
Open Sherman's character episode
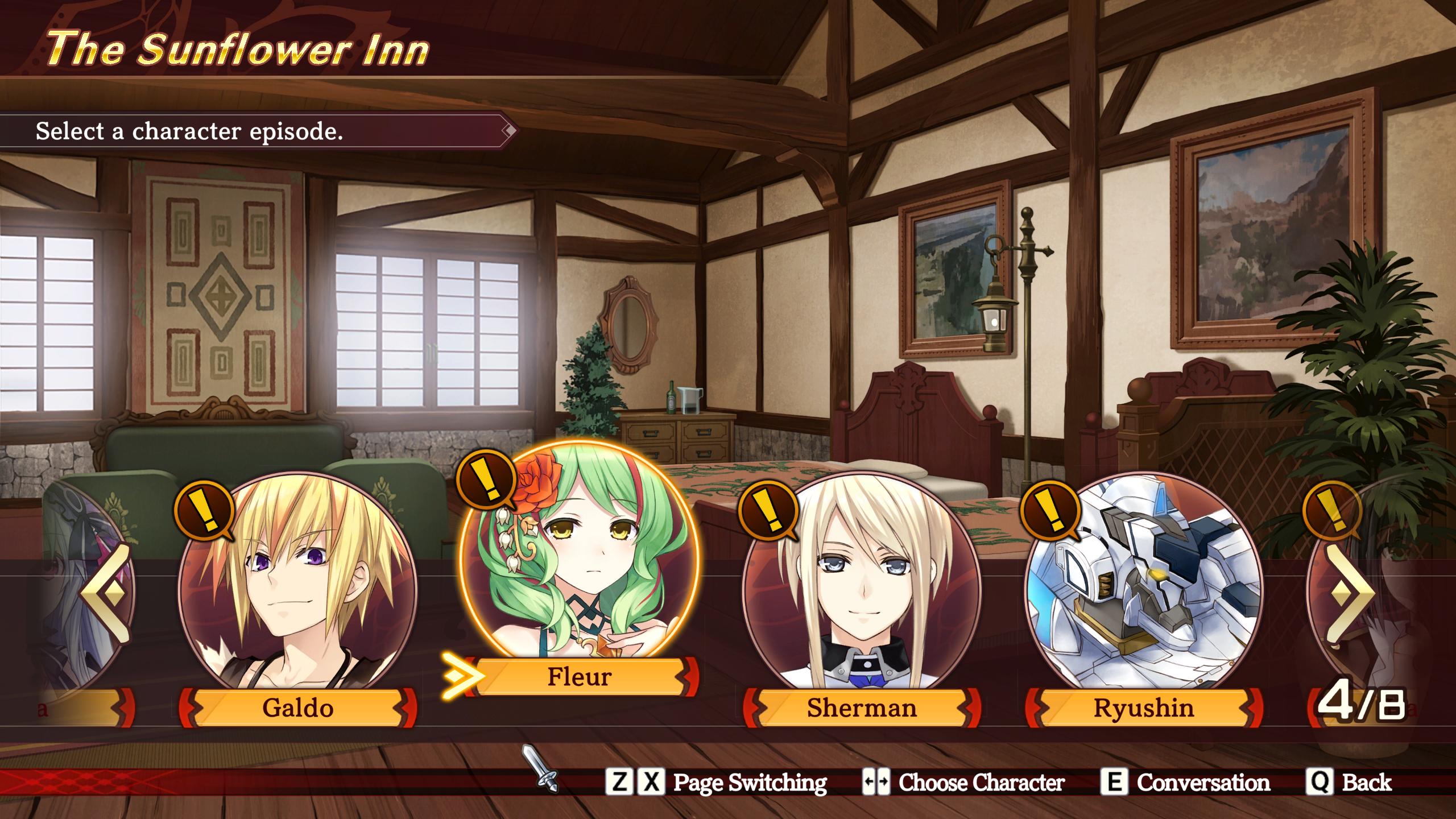pyautogui.click(x=862, y=591)
